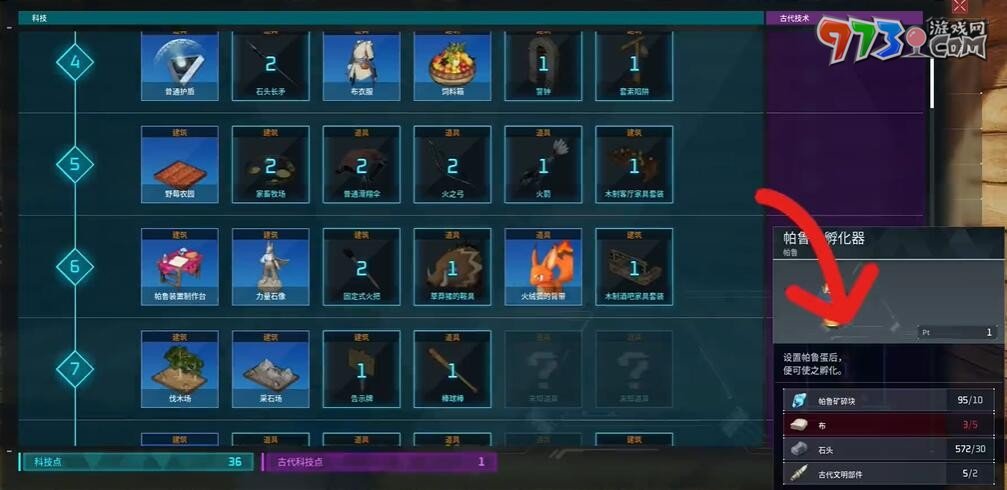Unlock the 木制酒吧家具套装 bar furniture set

634,266
